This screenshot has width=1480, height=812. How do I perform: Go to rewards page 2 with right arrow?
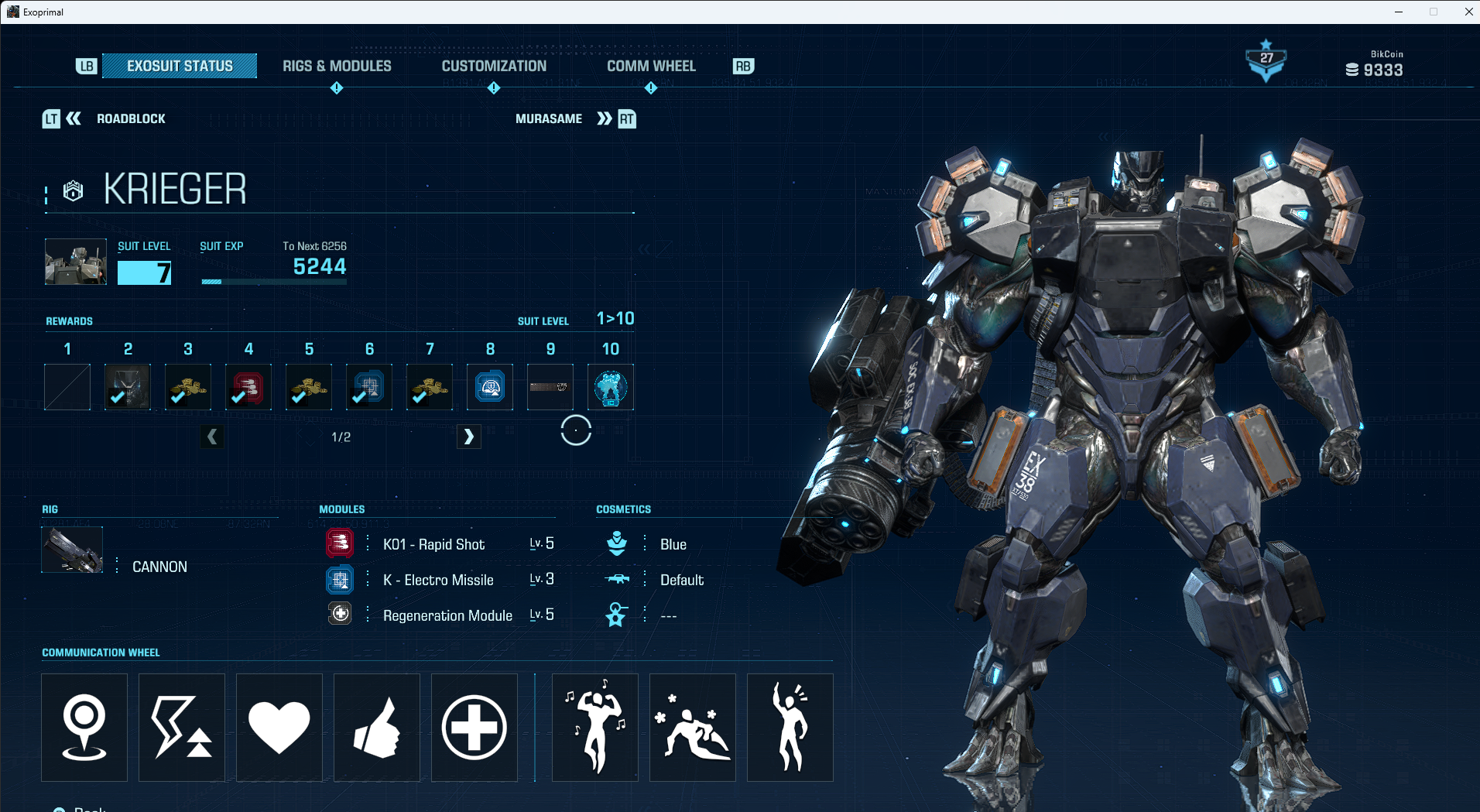(x=469, y=437)
